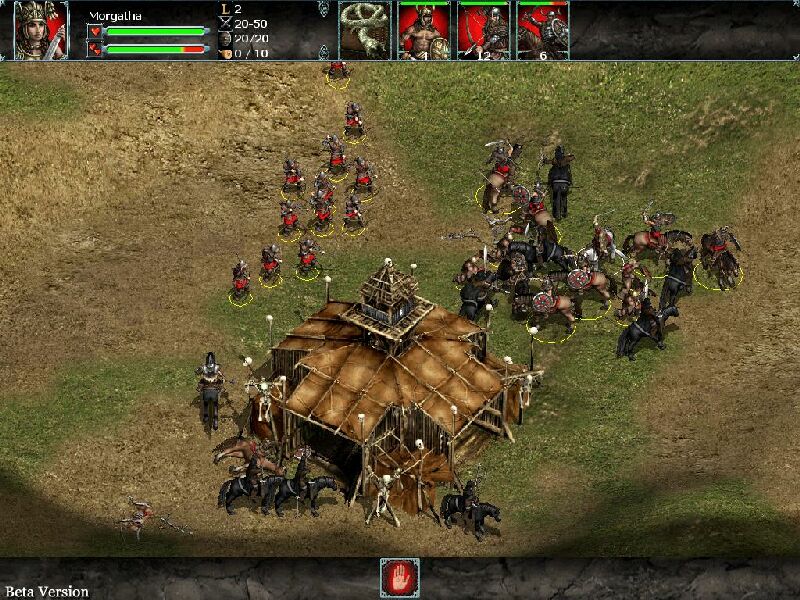Click the coiled snake item icon
The image size is (800, 600).
point(365,30)
